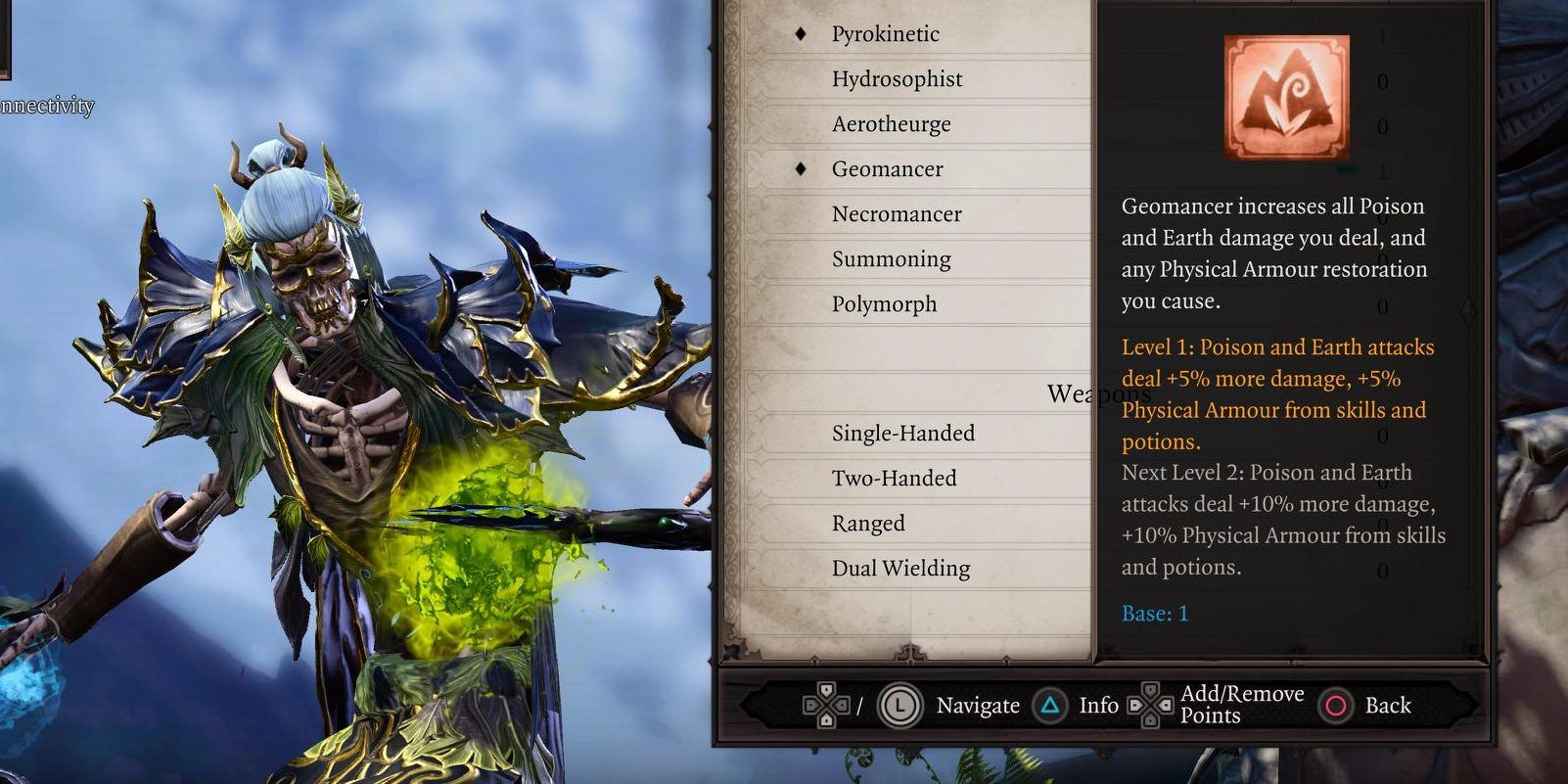The image size is (1568, 784).
Task: Select the Summoning ability
Action: click(891, 259)
